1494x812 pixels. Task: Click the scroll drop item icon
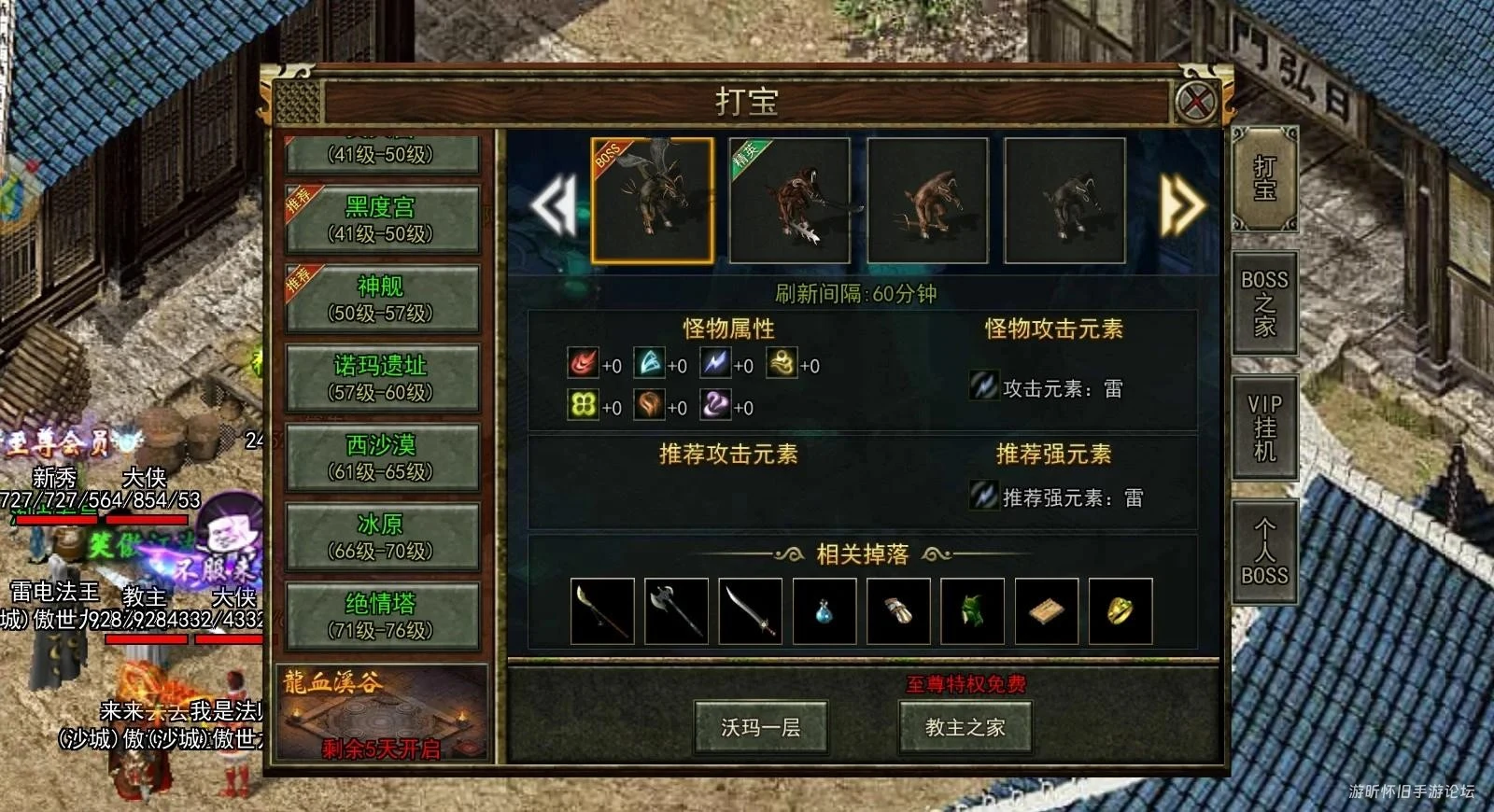(x=1048, y=611)
